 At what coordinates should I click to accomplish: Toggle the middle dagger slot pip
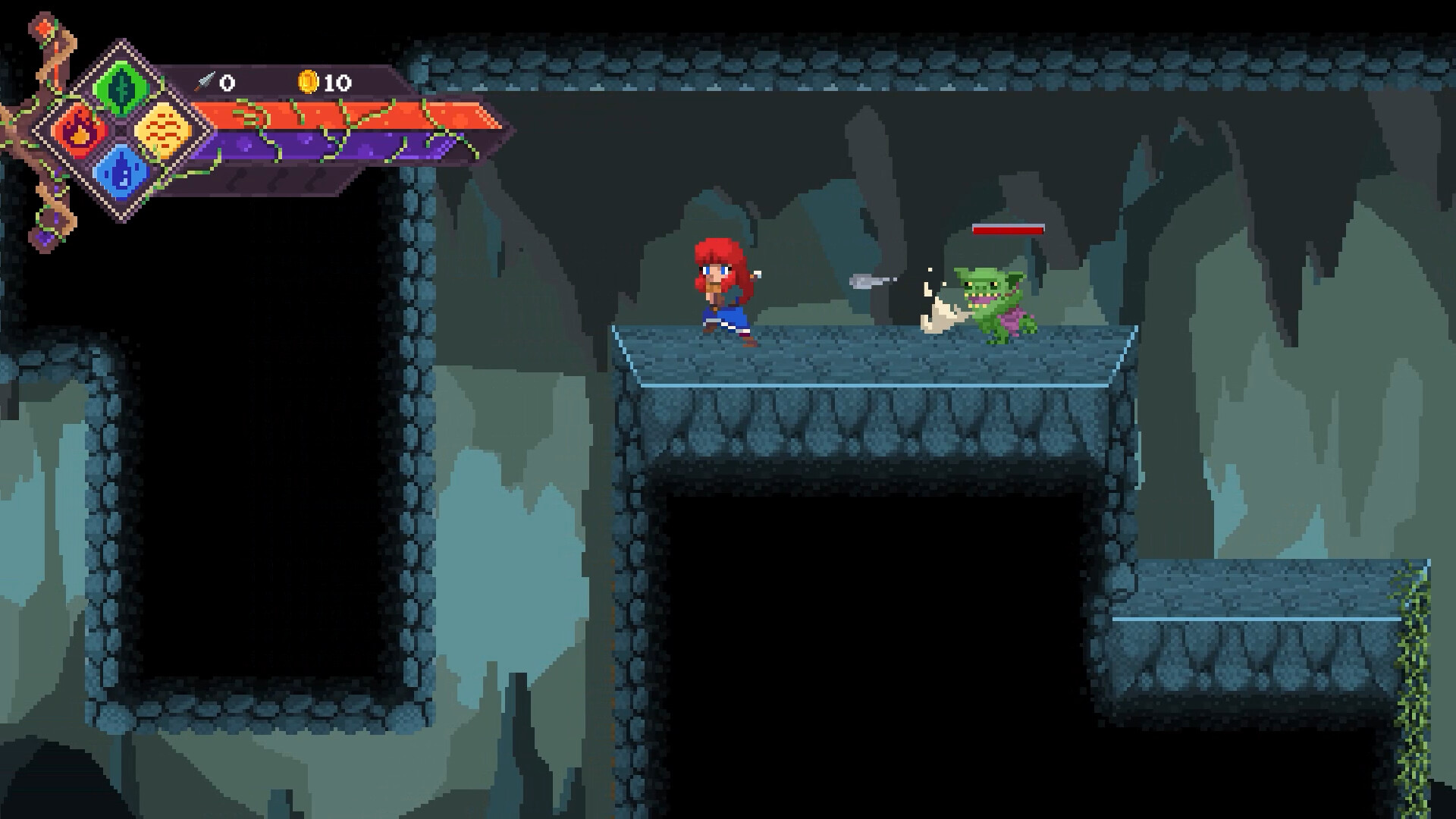pos(279,180)
